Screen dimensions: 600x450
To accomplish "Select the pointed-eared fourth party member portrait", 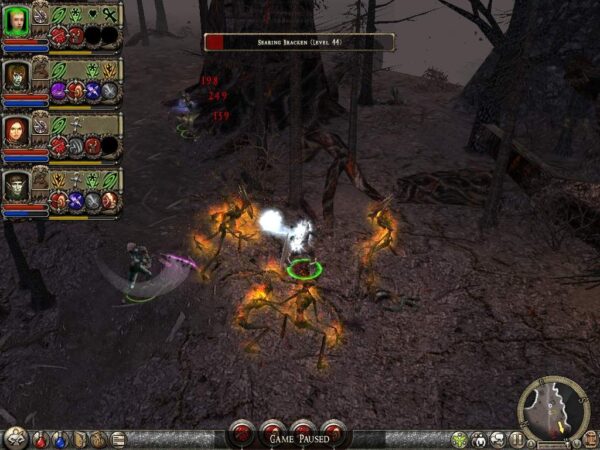I will click(15, 187).
